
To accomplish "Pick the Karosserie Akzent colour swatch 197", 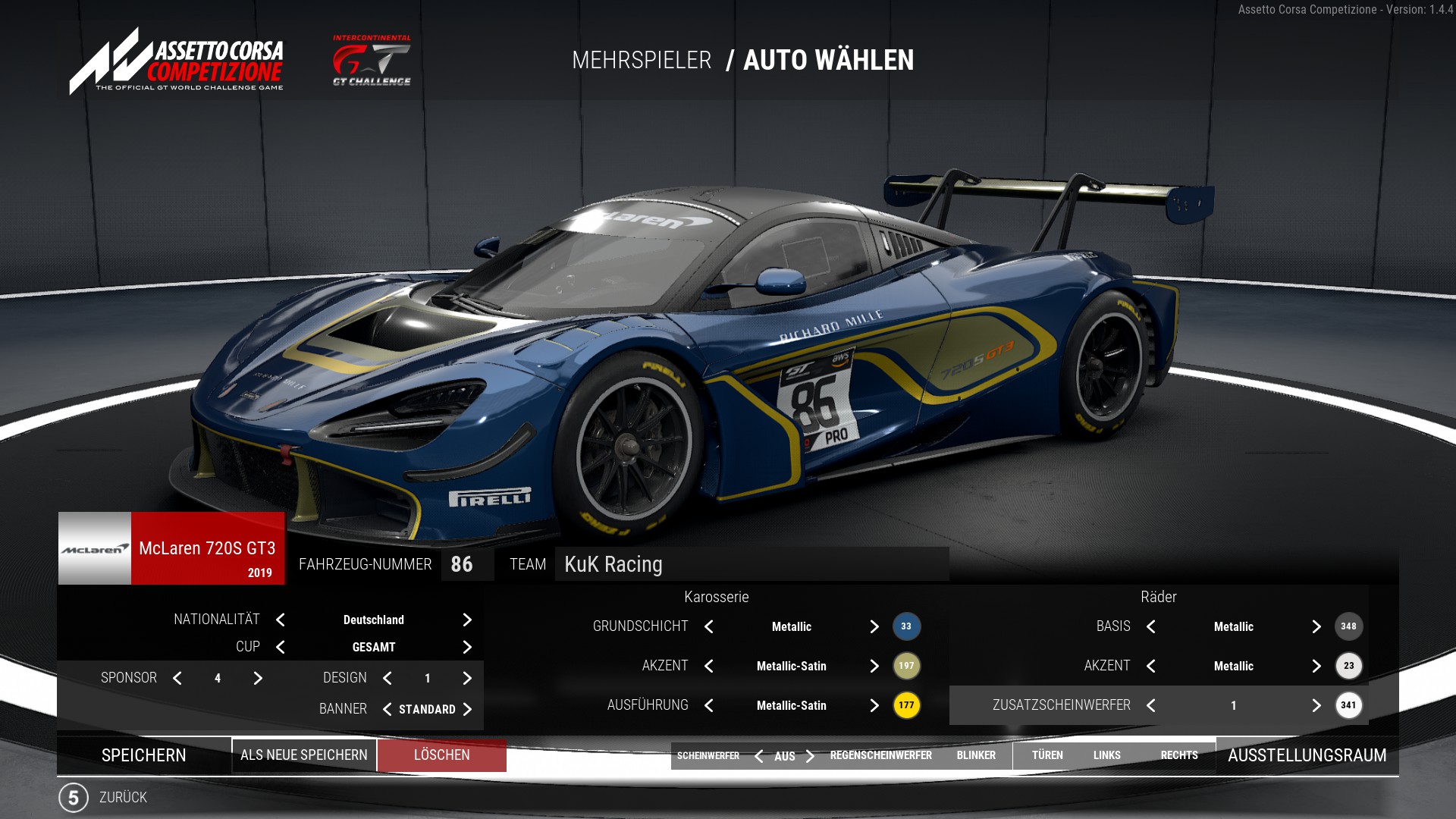I will [x=906, y=666].
